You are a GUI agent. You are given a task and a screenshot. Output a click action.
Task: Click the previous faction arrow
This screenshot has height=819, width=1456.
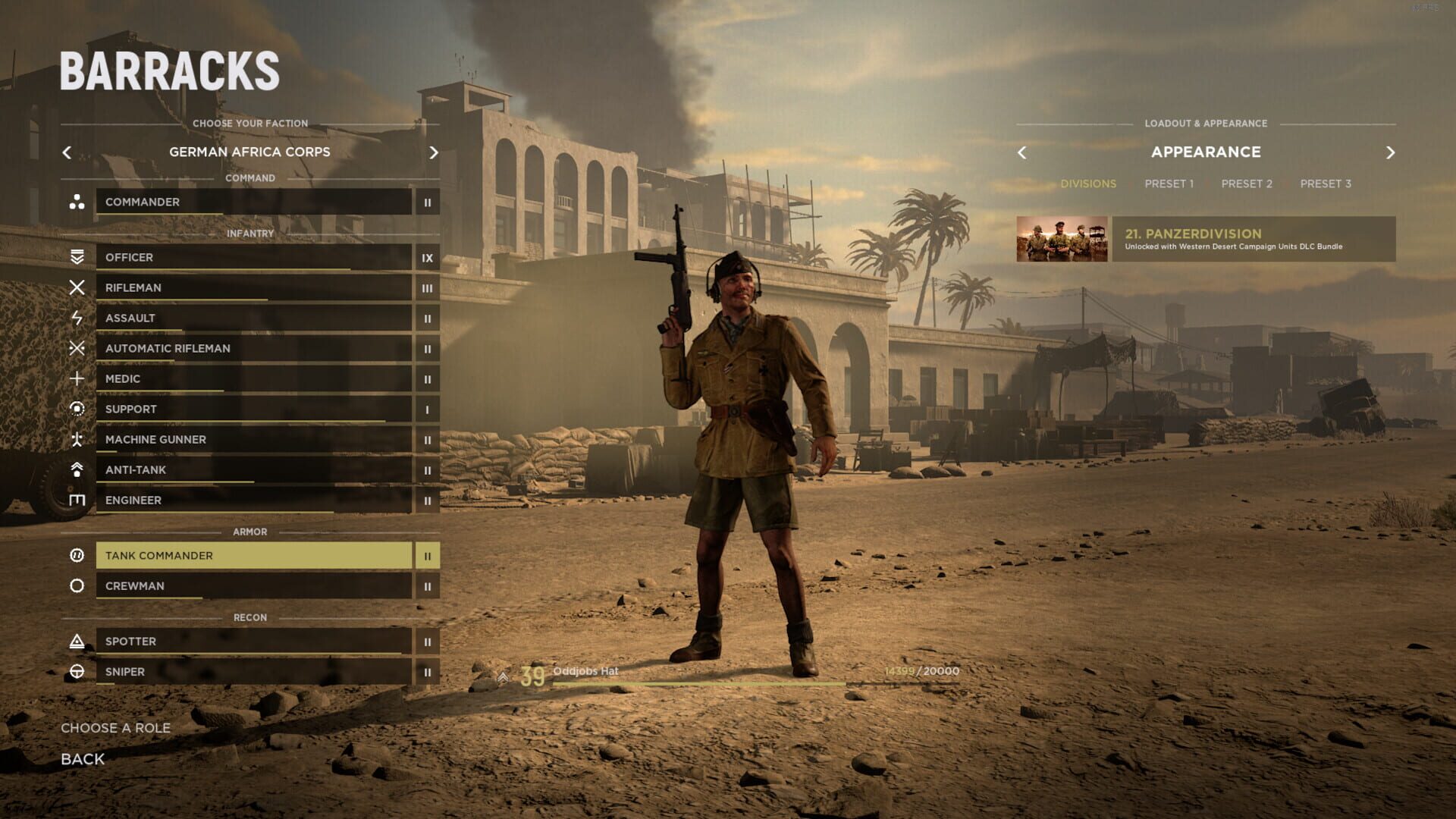67,152
